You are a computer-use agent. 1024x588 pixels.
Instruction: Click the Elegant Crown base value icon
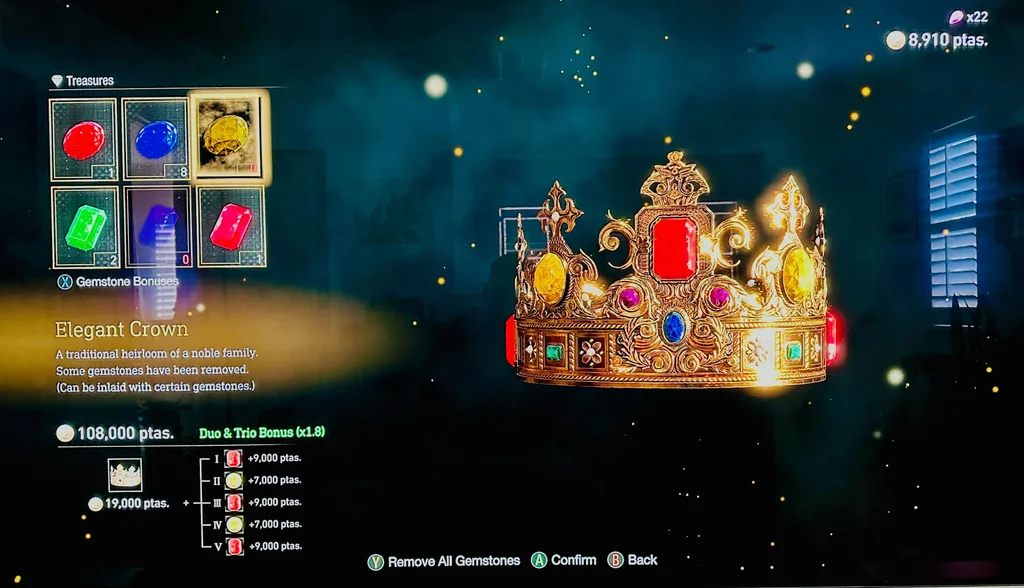125,474
